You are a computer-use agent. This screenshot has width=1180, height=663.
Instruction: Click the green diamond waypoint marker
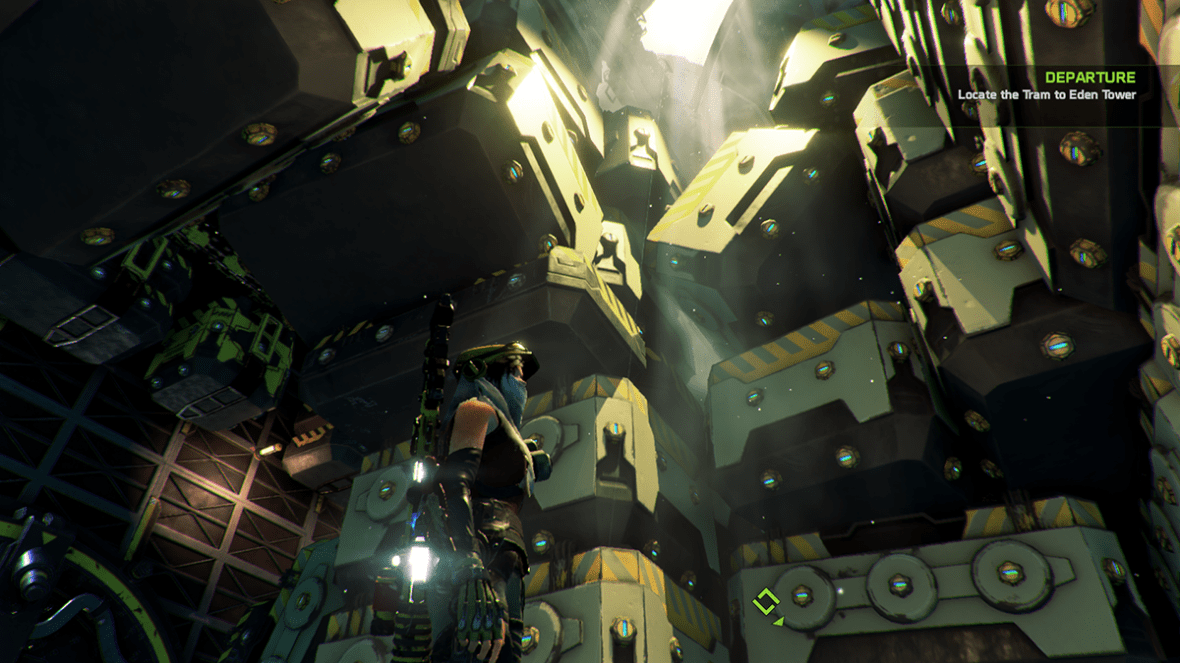(x=766, y=602)
